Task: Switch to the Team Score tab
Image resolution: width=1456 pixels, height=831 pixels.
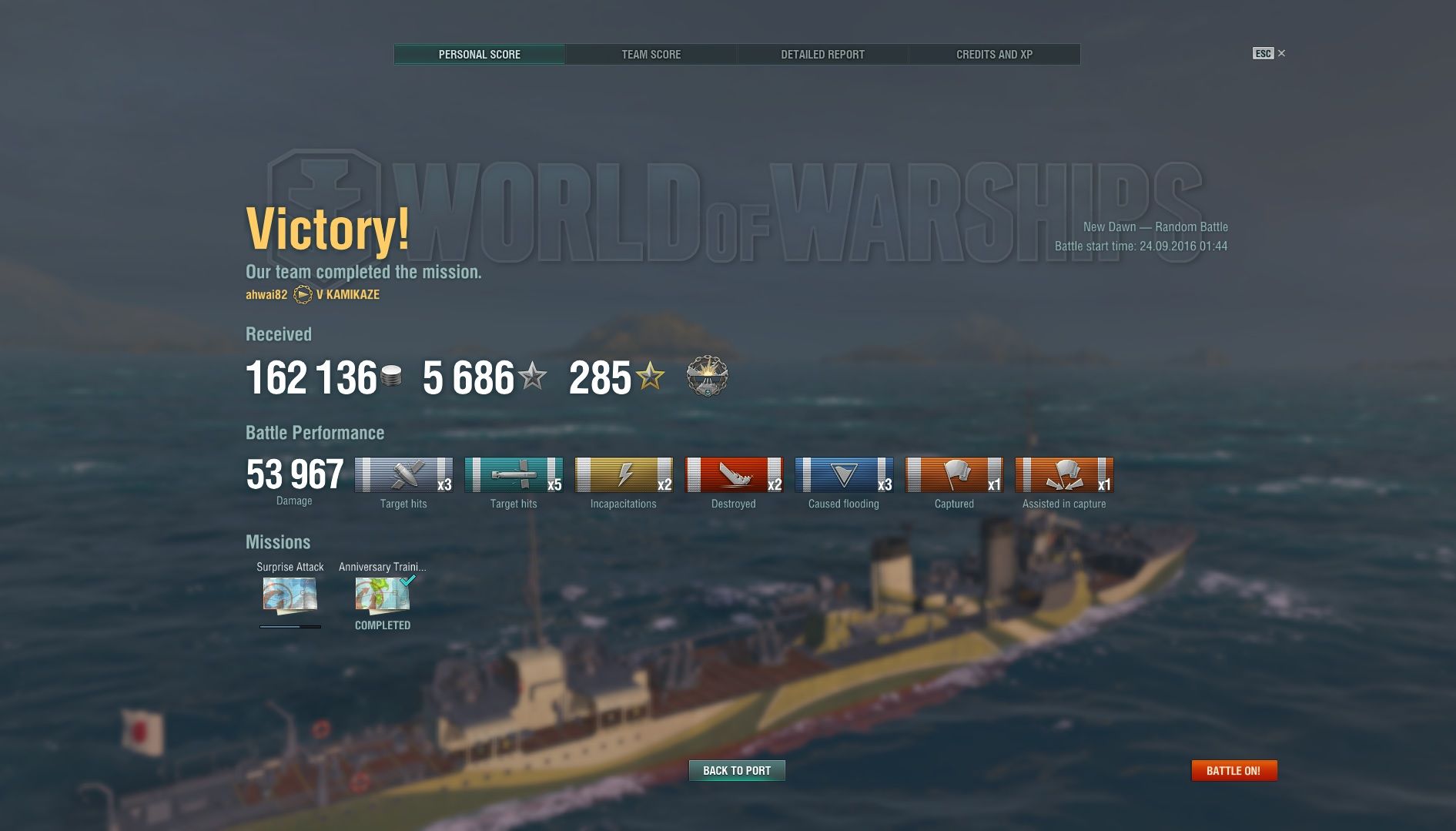Action: click(x=651, y=55)
